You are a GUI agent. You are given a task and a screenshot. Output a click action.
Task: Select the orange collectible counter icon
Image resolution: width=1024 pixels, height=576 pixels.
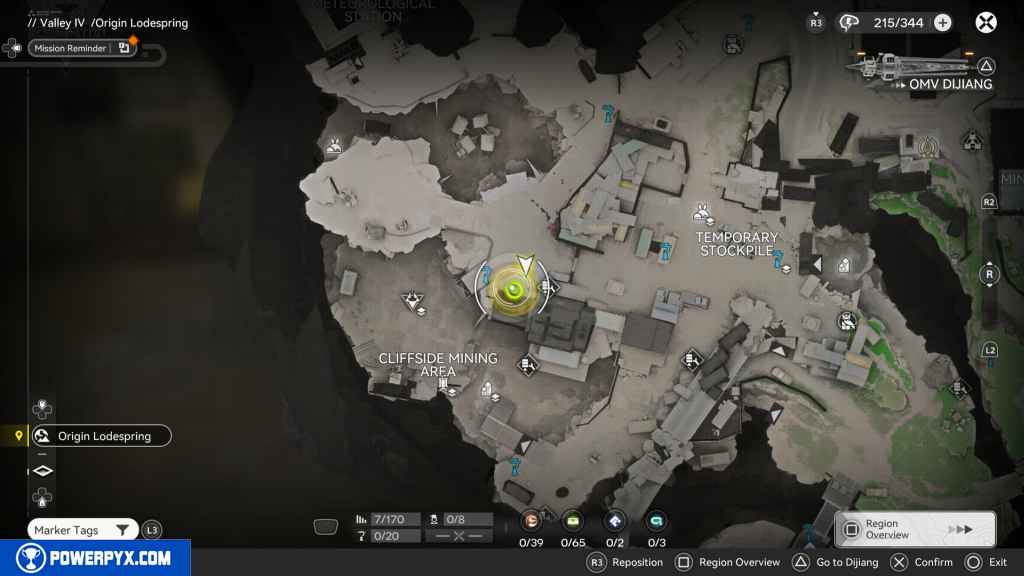532,521
